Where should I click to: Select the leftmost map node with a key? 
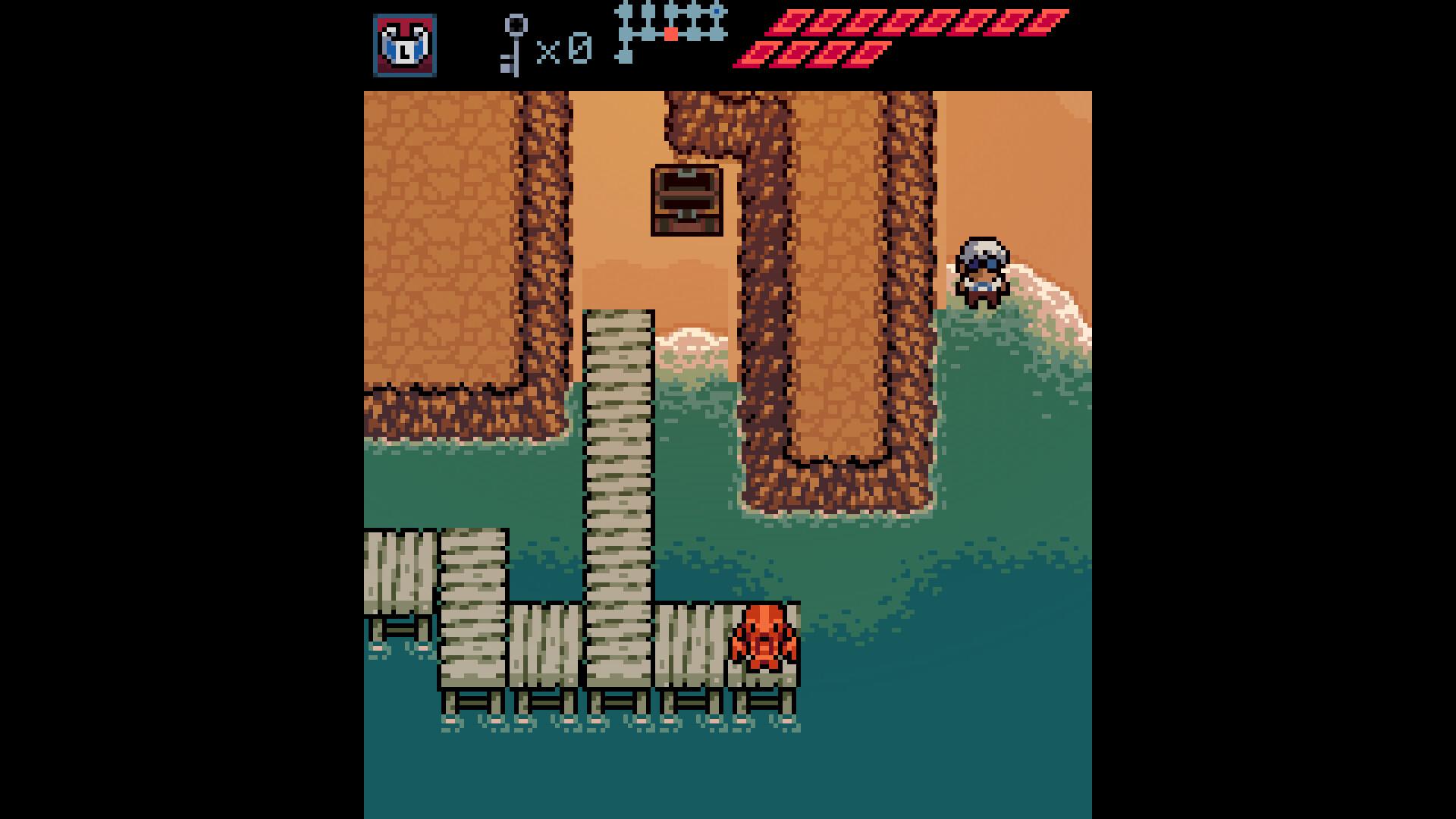point(623,12)
